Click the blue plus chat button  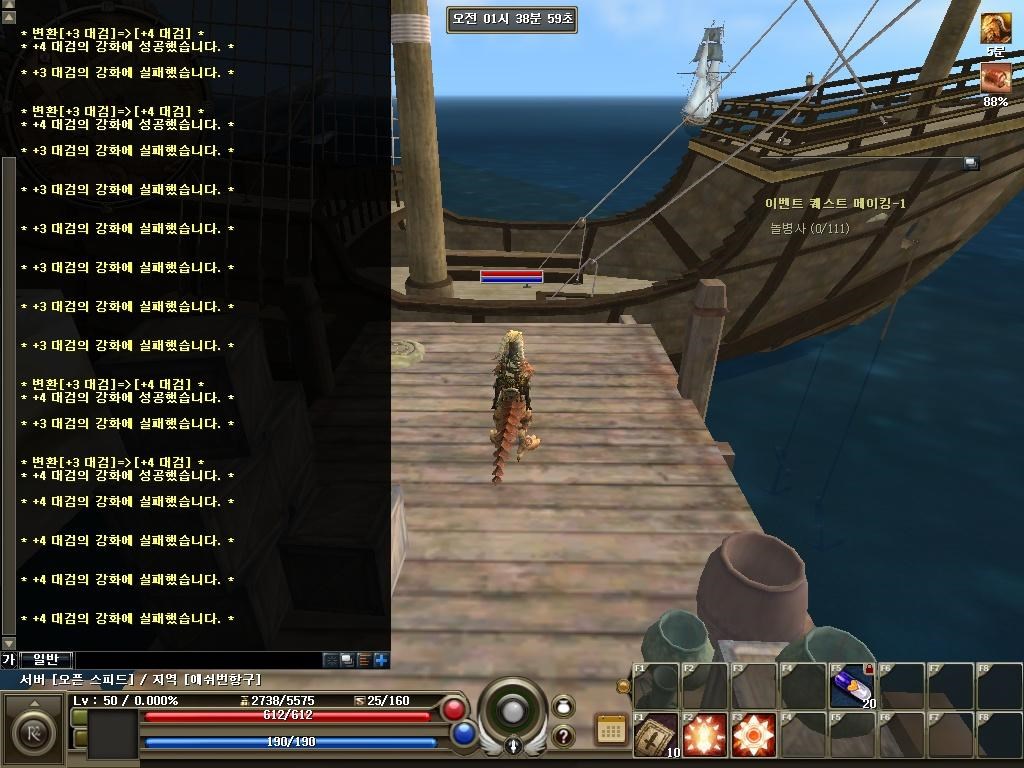click(x=381, y=660)
